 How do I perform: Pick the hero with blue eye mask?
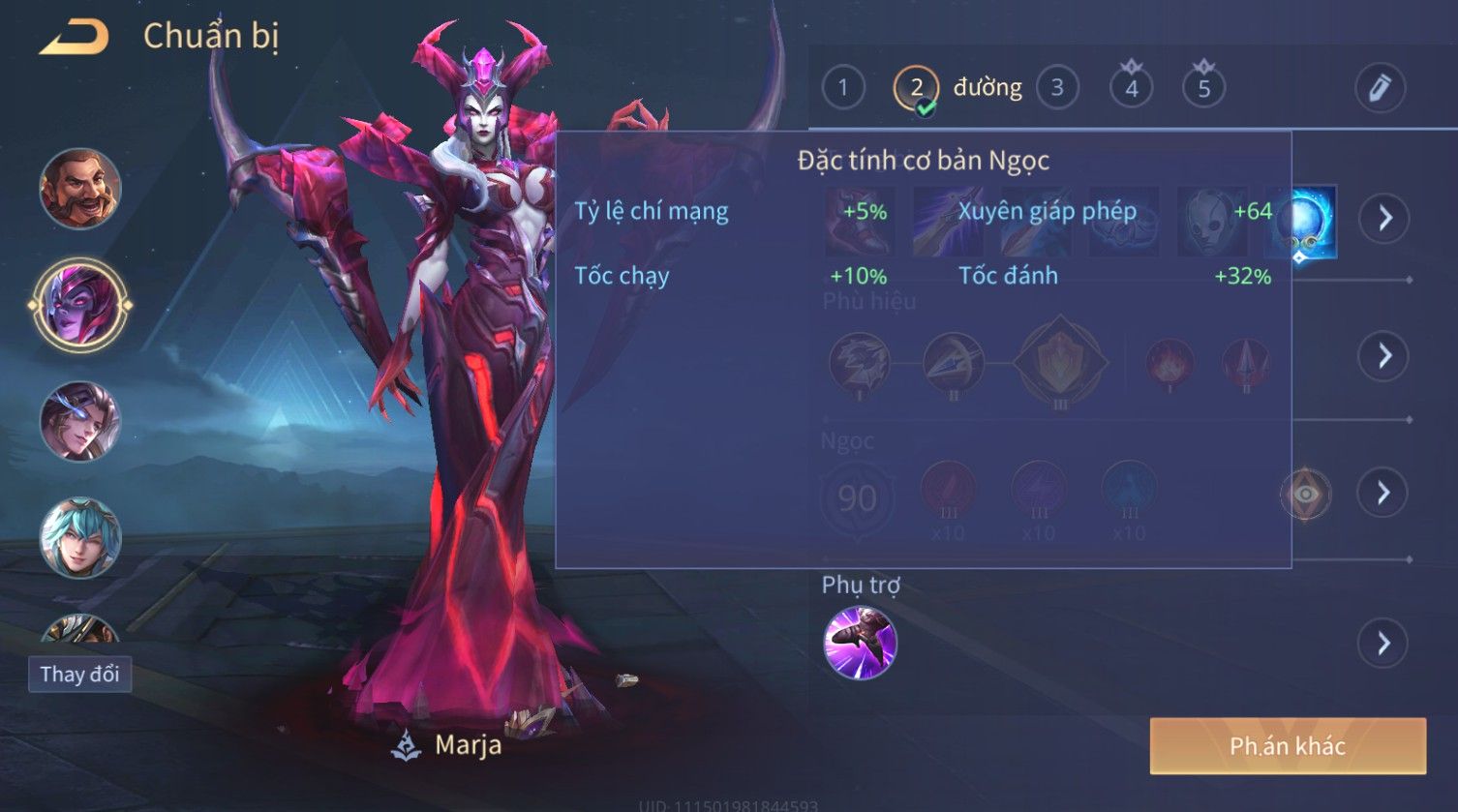click(80, 422)
